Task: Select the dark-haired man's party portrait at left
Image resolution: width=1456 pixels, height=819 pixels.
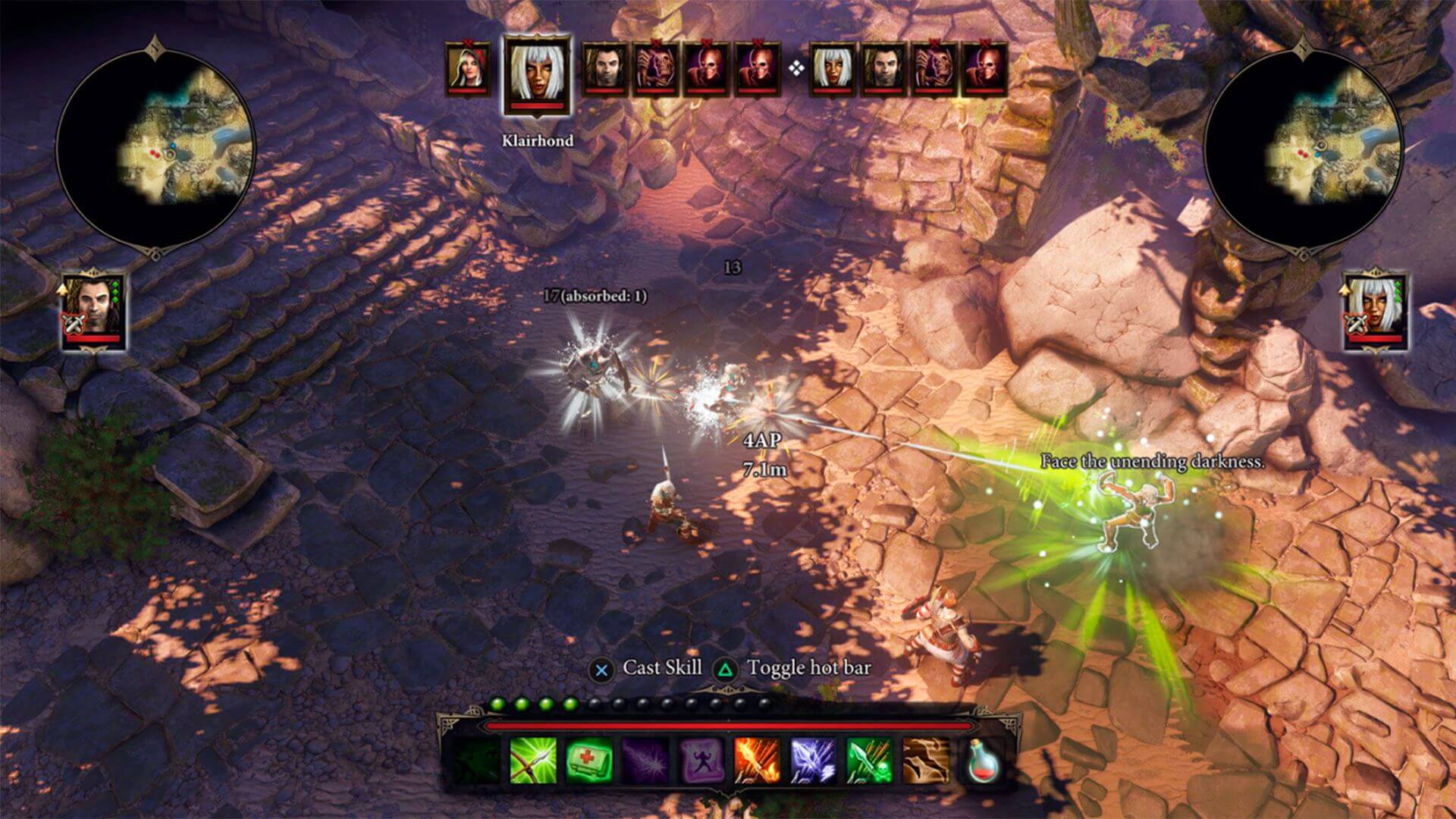Action: [94, 309]
